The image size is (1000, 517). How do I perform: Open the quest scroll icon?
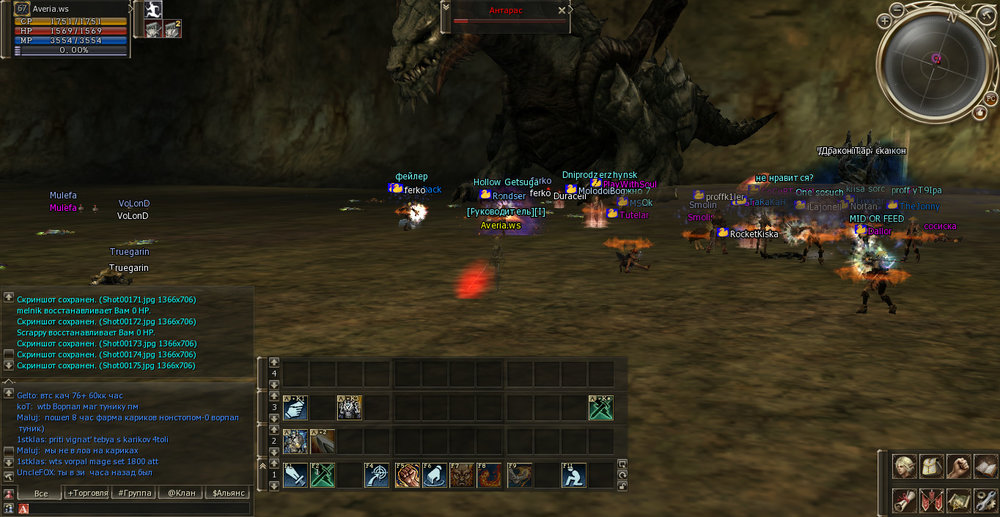(904, 499)
